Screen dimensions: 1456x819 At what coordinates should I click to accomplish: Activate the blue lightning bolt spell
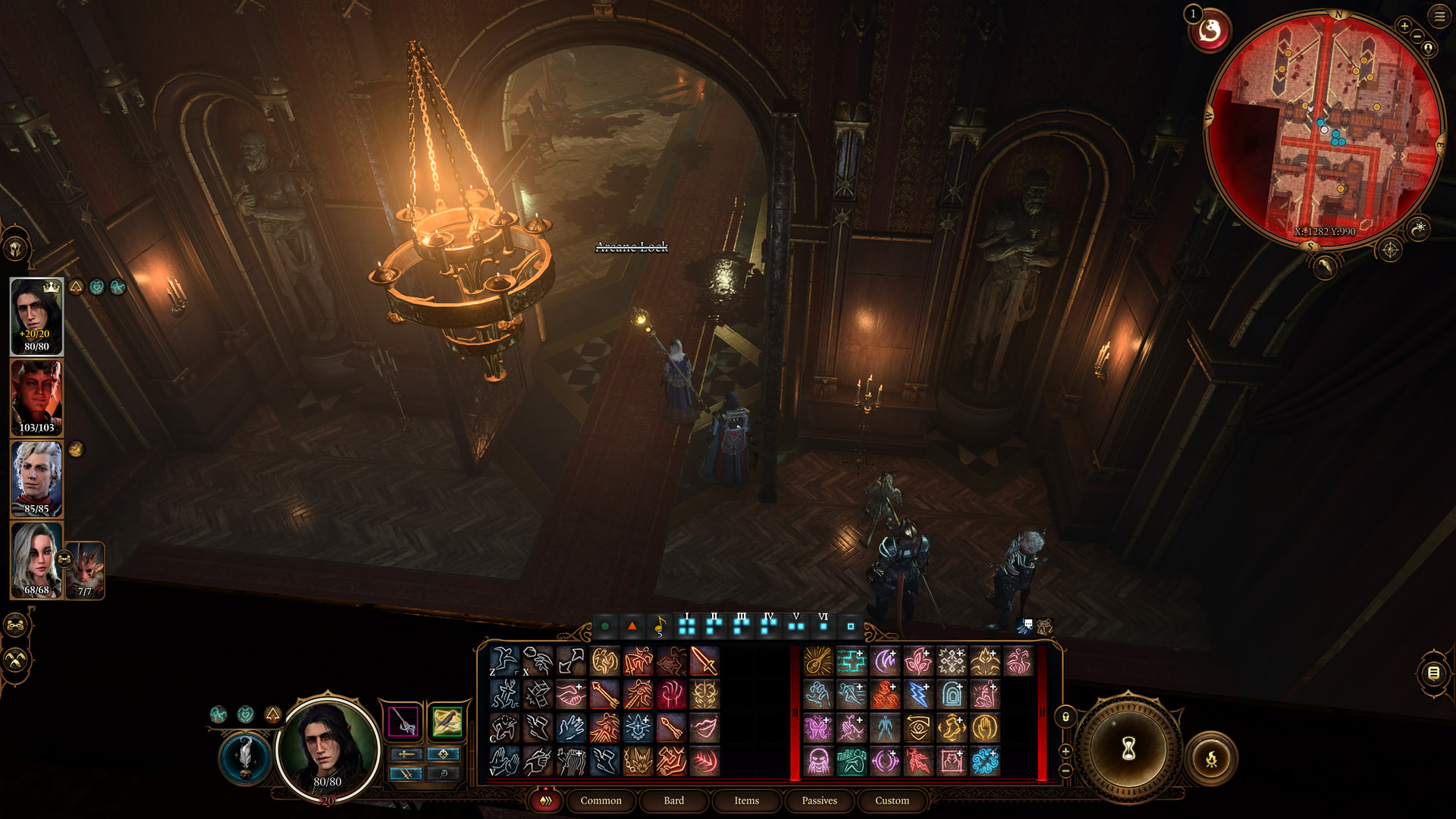point(918,695)
